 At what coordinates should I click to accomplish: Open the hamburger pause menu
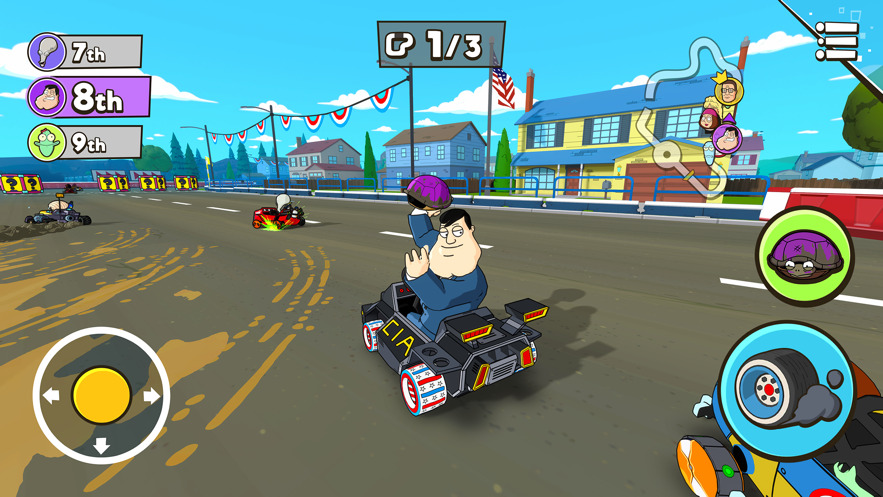pos(836,42)
